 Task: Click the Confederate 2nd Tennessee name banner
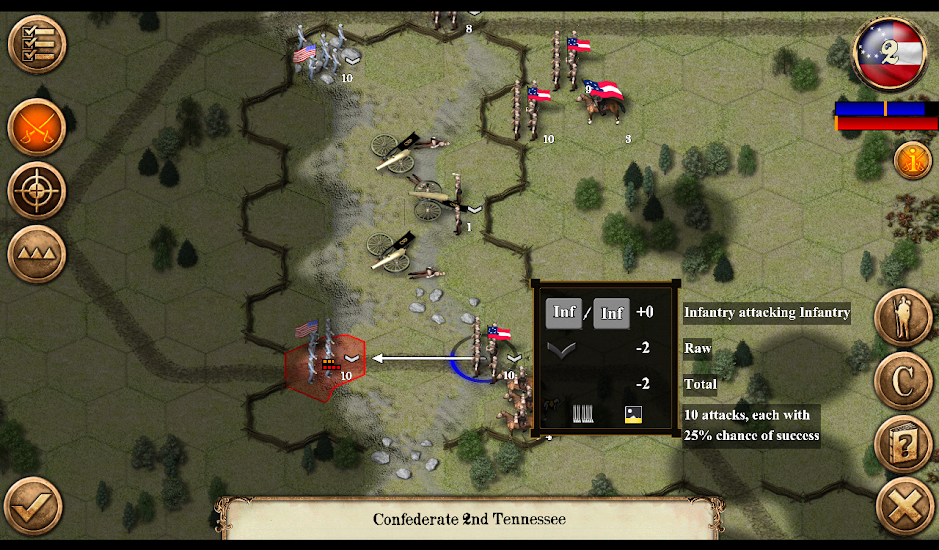point(469,519)
